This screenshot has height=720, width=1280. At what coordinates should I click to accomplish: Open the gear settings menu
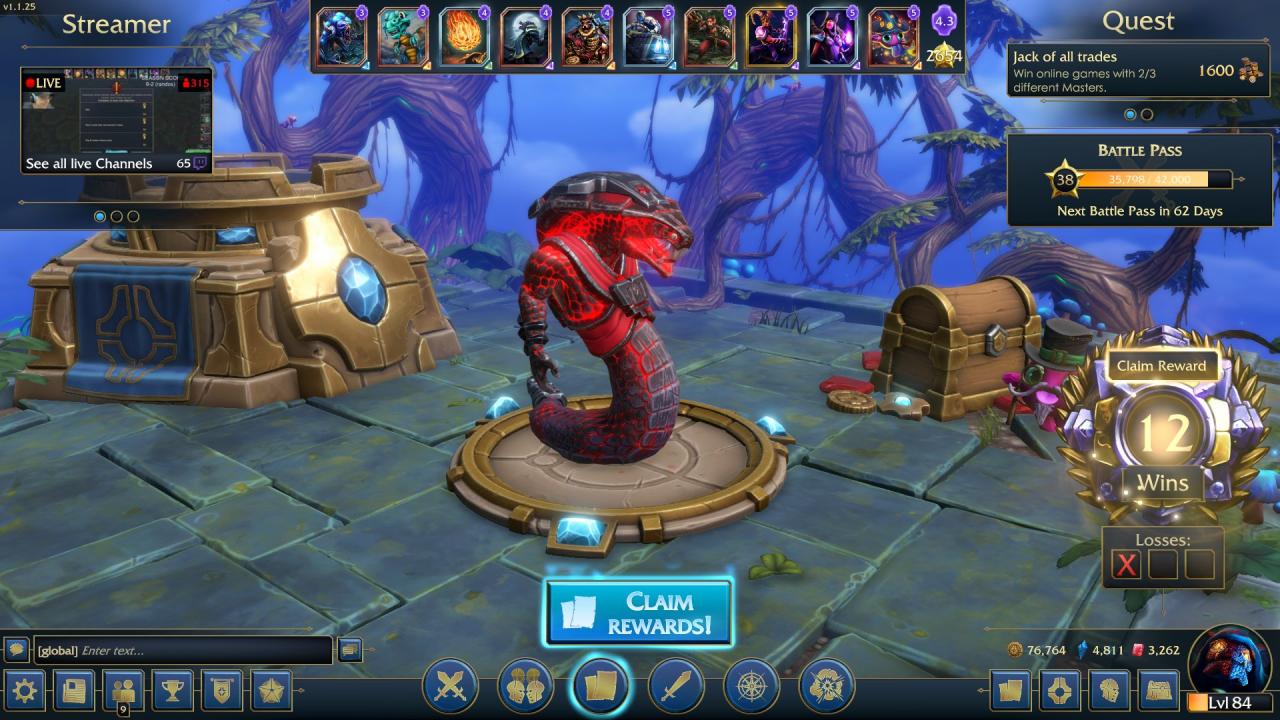[24, 689]
